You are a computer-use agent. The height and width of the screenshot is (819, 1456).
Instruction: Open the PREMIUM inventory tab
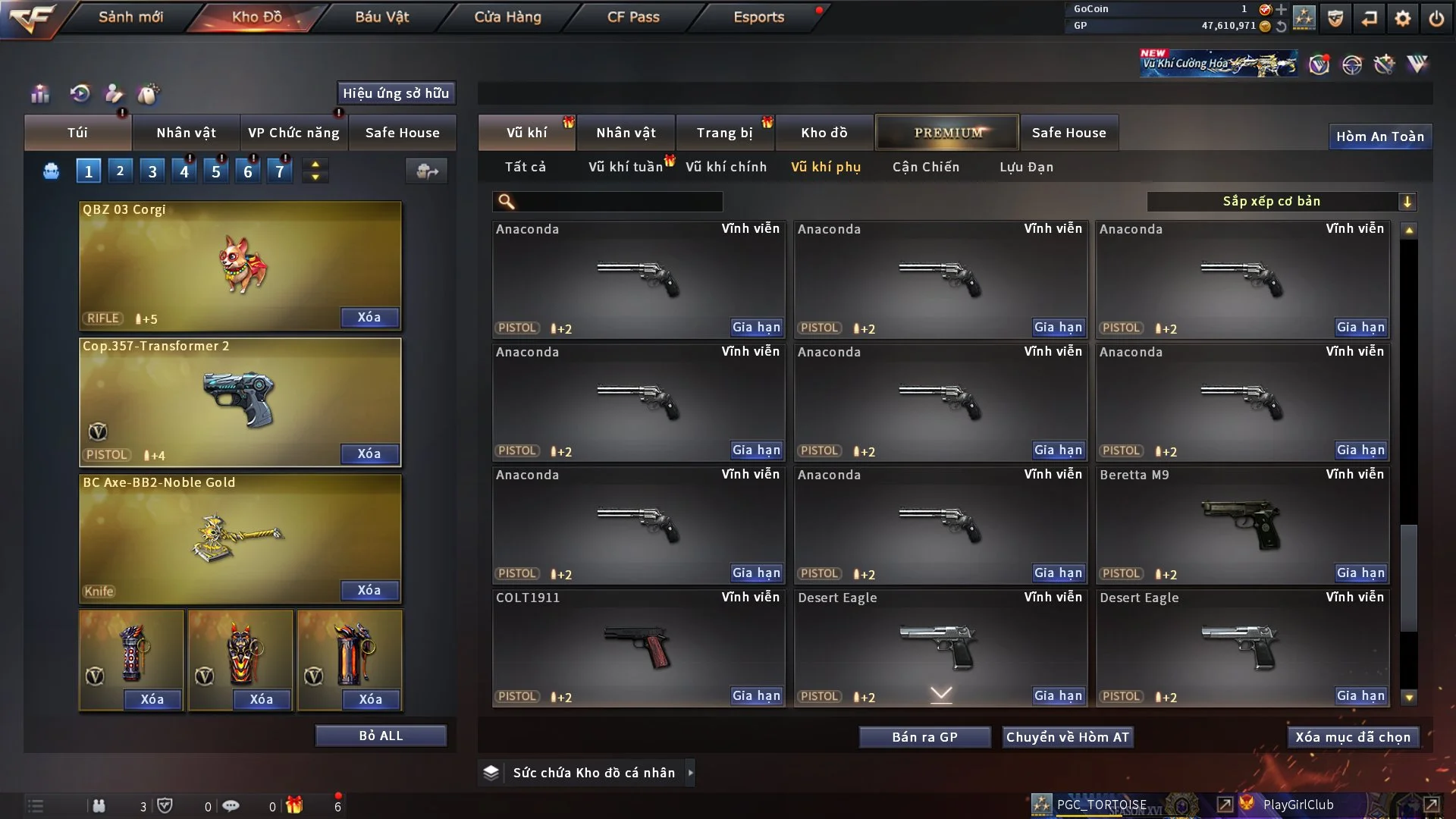click(x=947, y=133)
